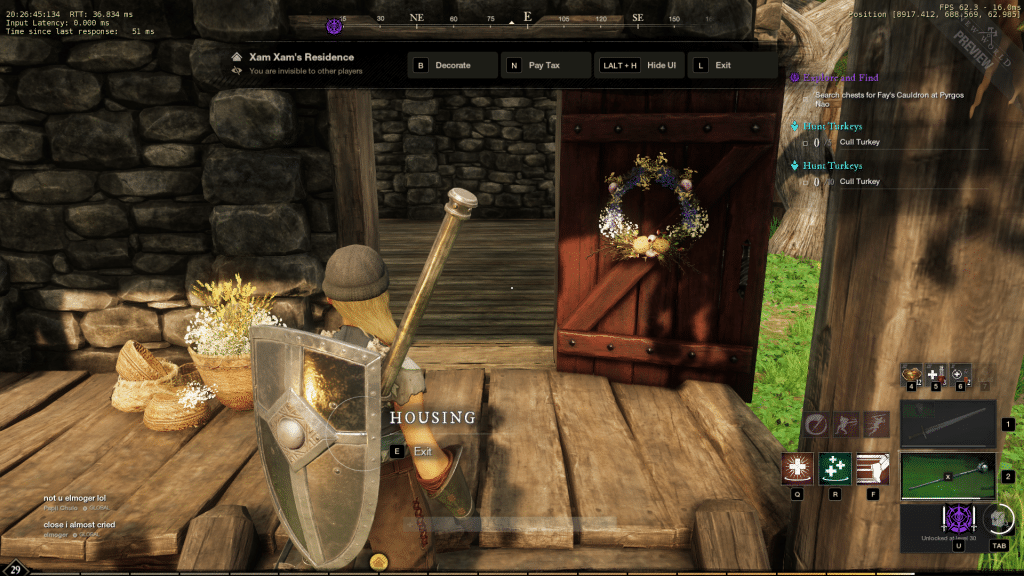Viewport: 1024px width, 576px height.
Task: Open the inventory bag icon
Action: click(x=997, y=519)
